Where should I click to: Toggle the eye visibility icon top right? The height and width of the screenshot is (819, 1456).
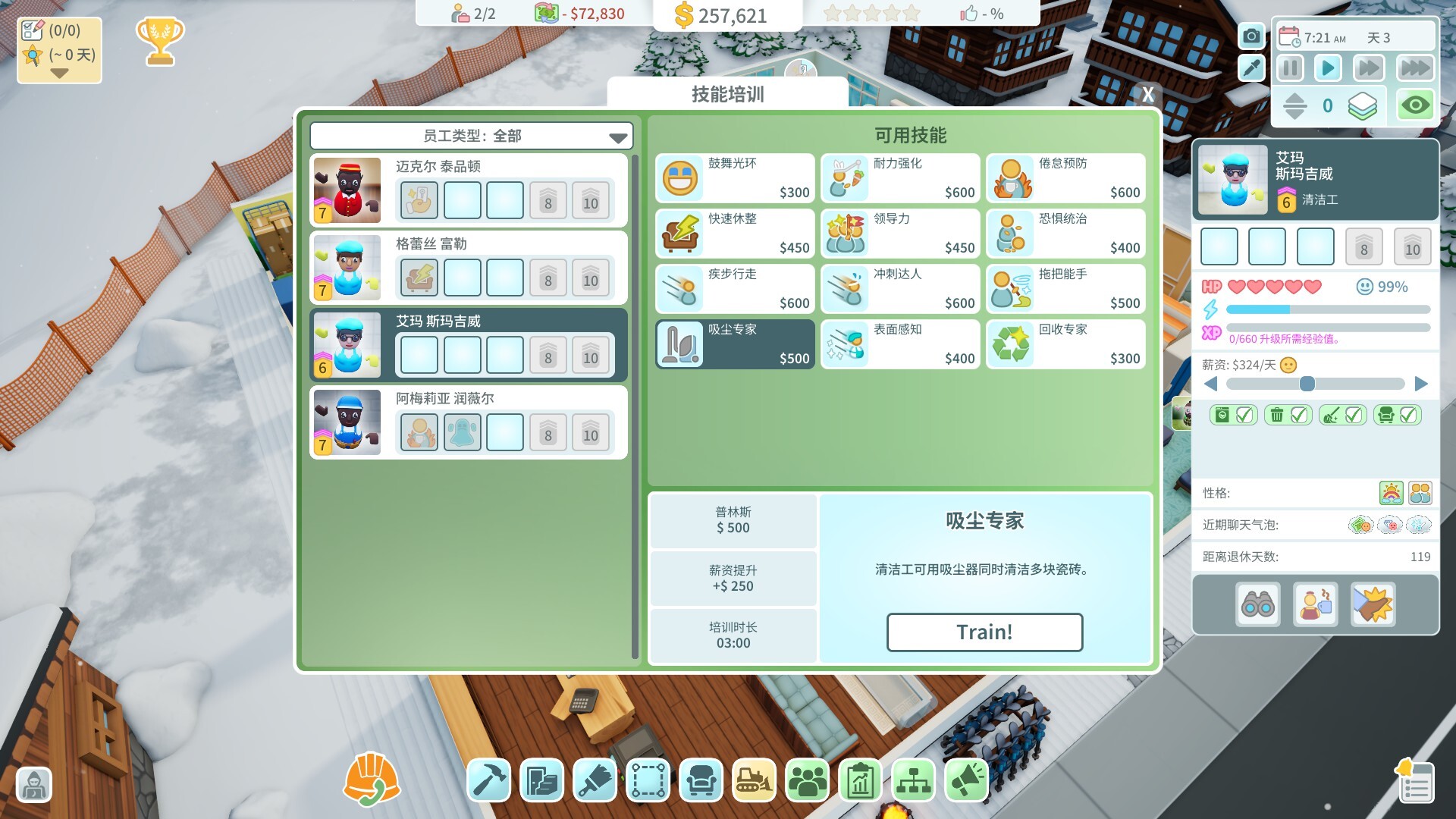coord(1415,106)
